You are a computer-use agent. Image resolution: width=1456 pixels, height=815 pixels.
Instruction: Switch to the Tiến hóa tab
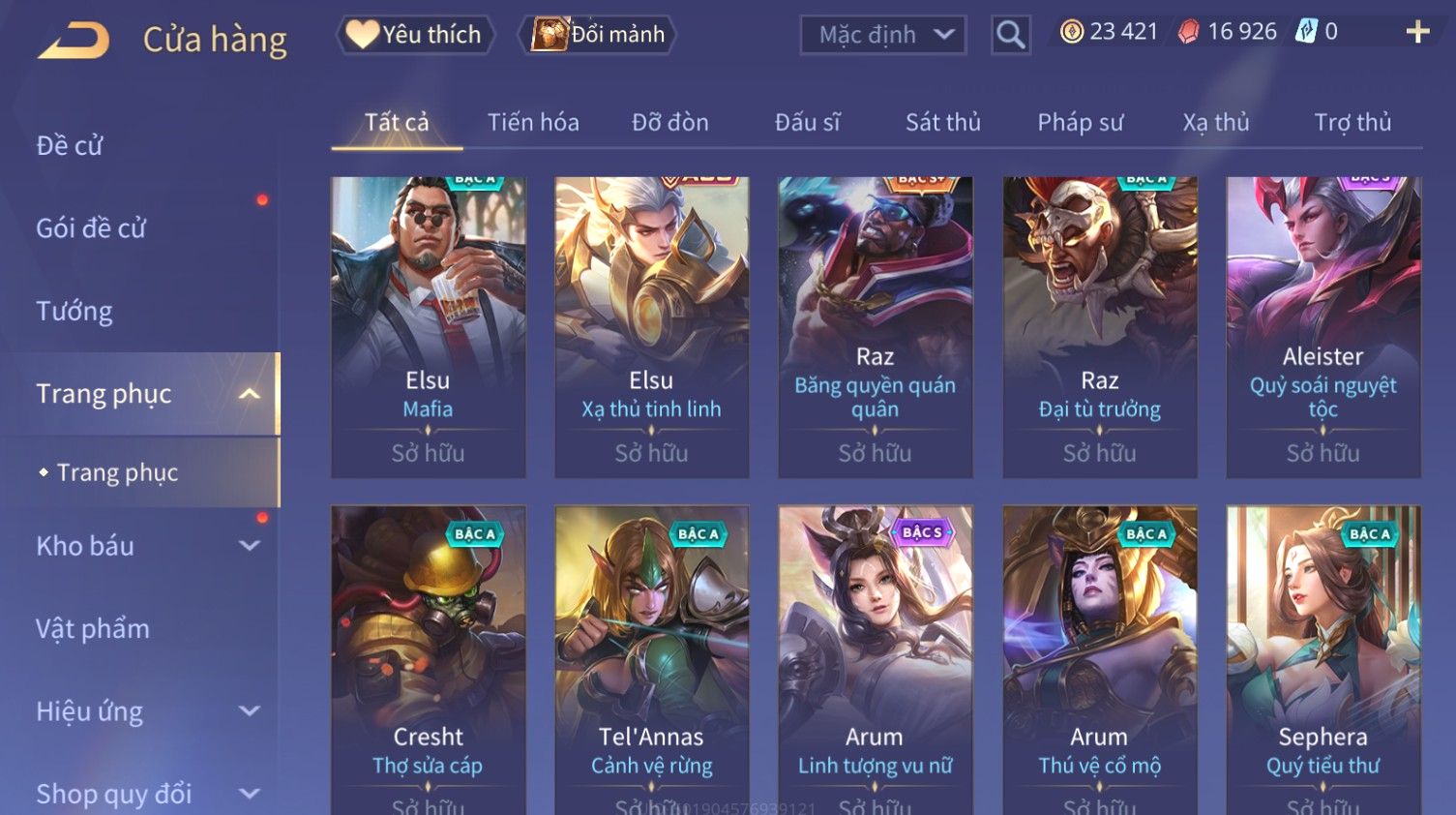point(533,123)
